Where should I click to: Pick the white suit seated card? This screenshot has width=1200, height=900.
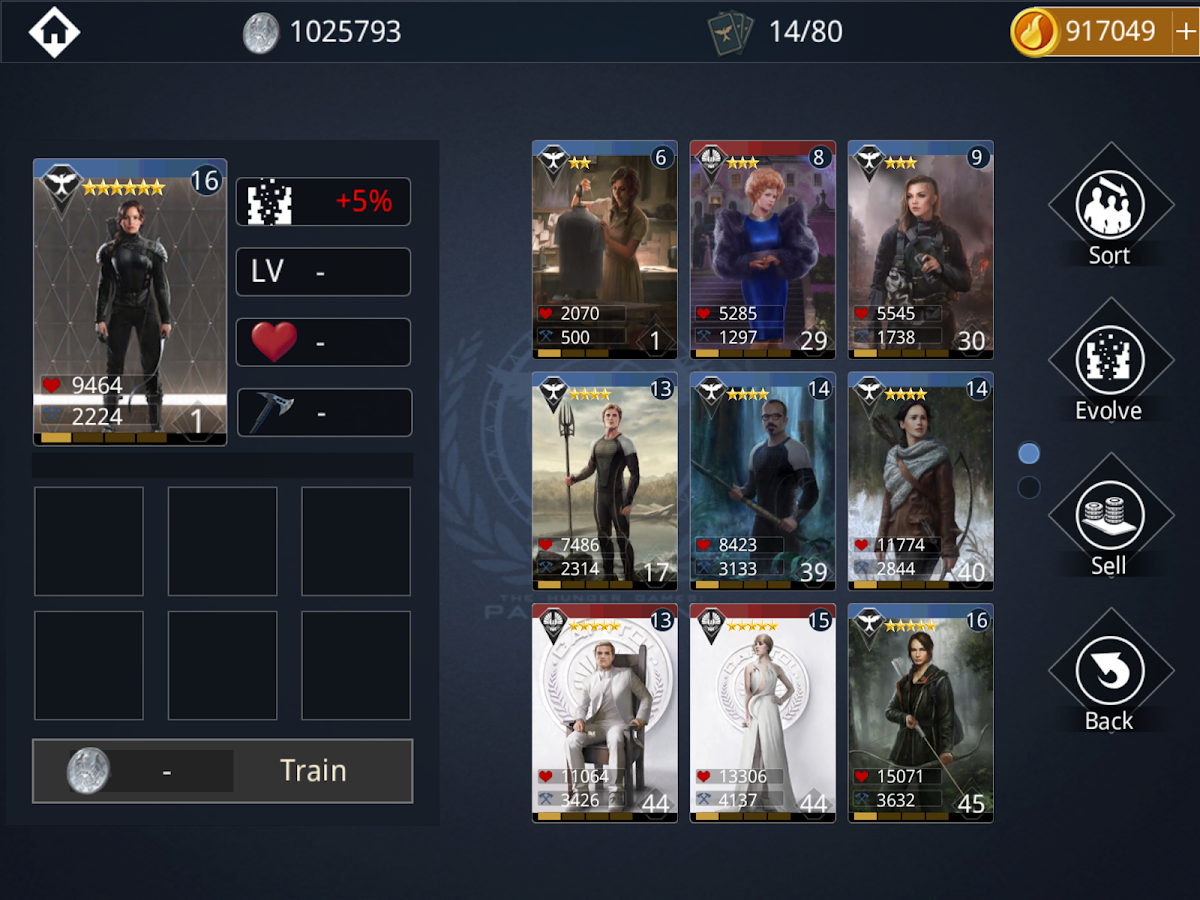604,712
